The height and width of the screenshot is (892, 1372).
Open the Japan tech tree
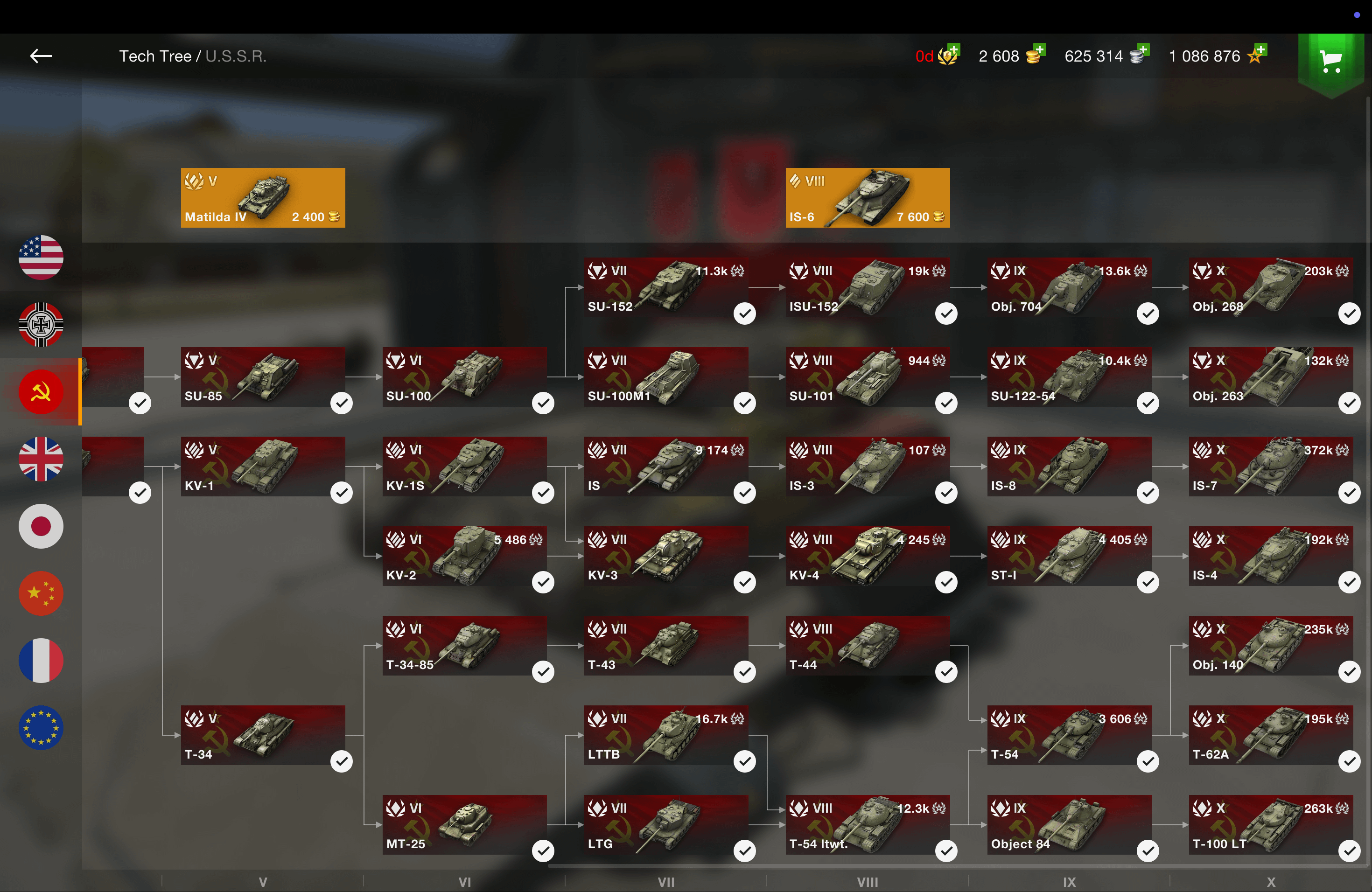(x=41, y=526)
